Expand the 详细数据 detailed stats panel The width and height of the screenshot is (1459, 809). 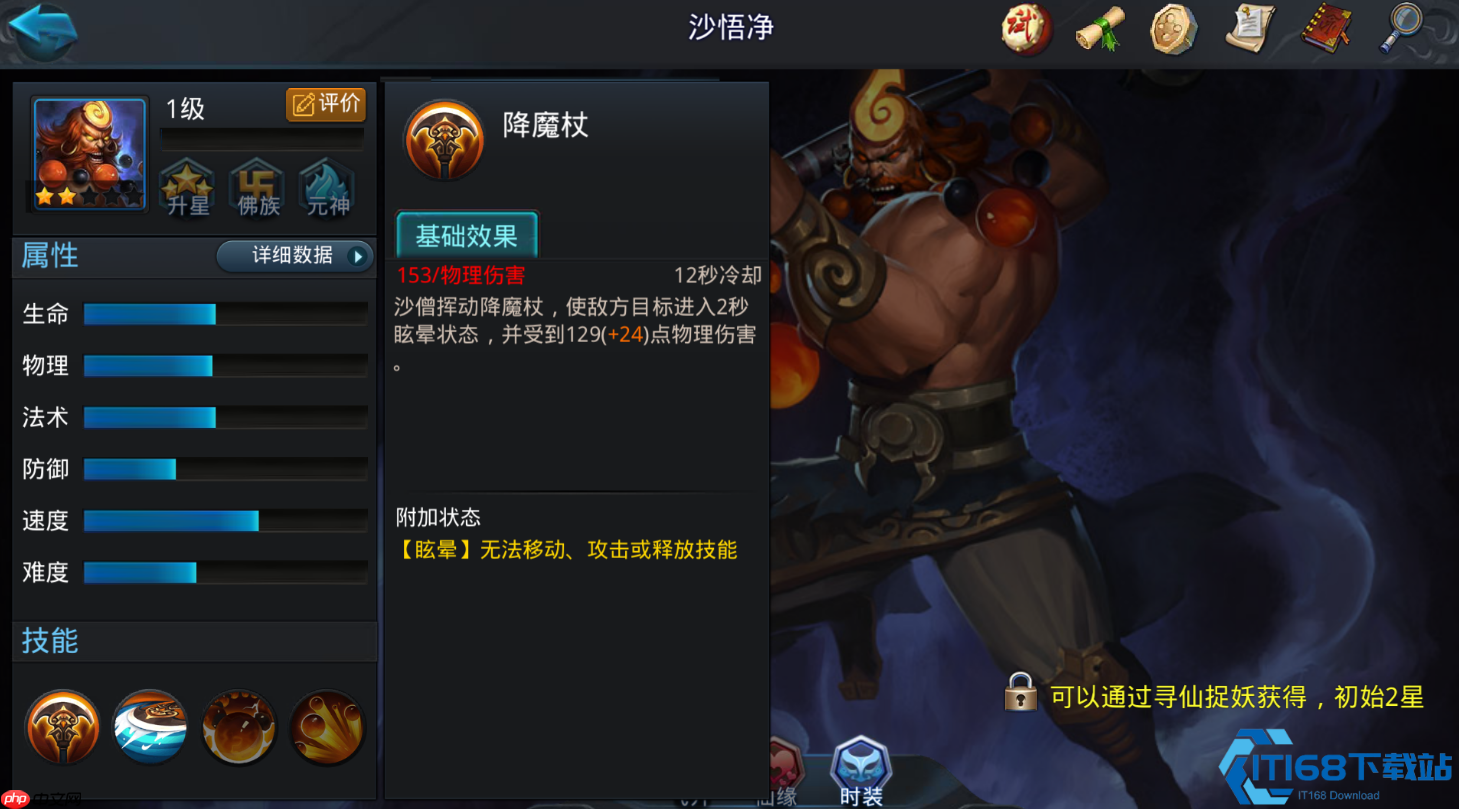click(295, 256)
